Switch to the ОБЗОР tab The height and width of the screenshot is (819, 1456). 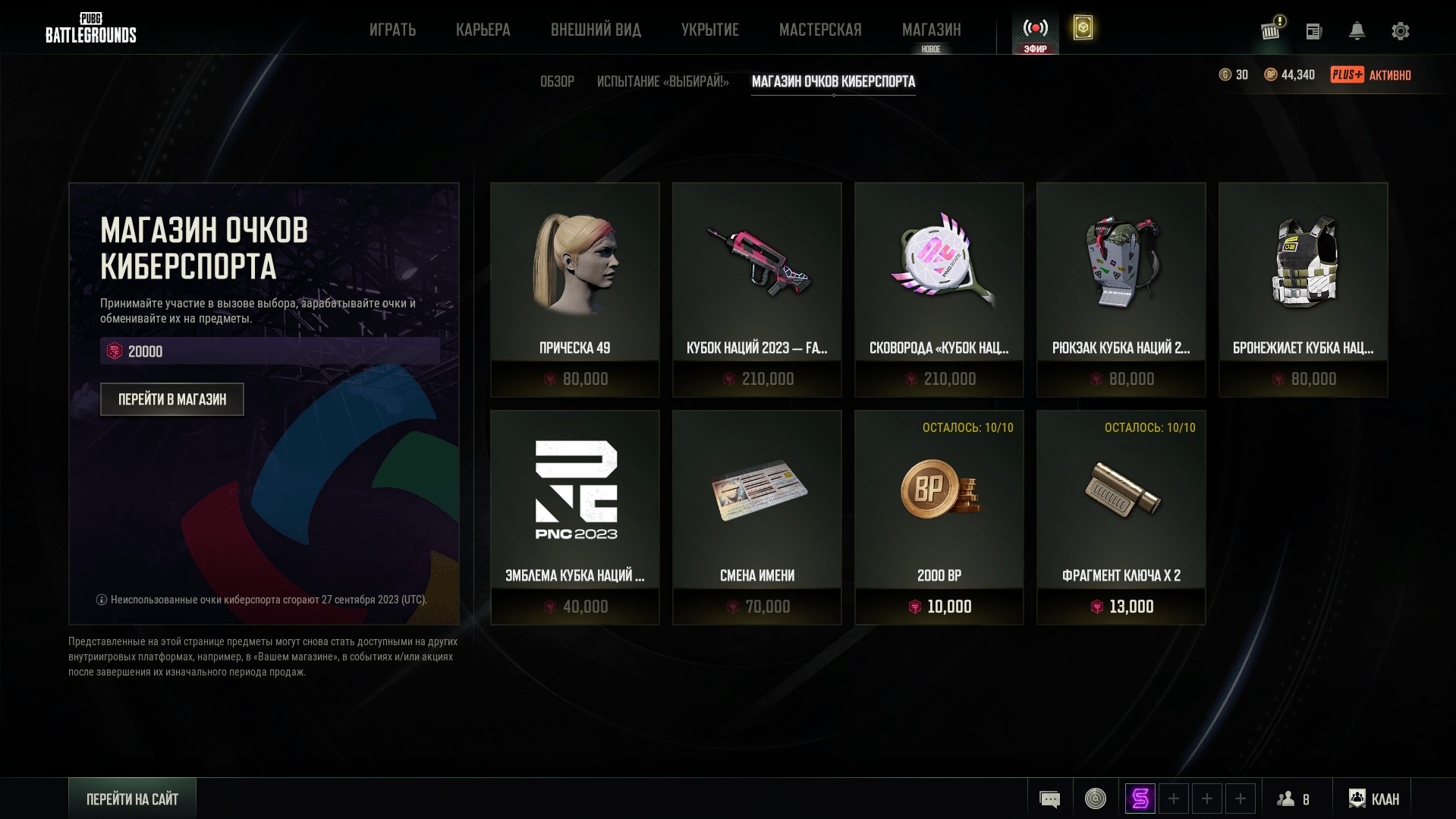pyautogui.click(x=557, y=81)
